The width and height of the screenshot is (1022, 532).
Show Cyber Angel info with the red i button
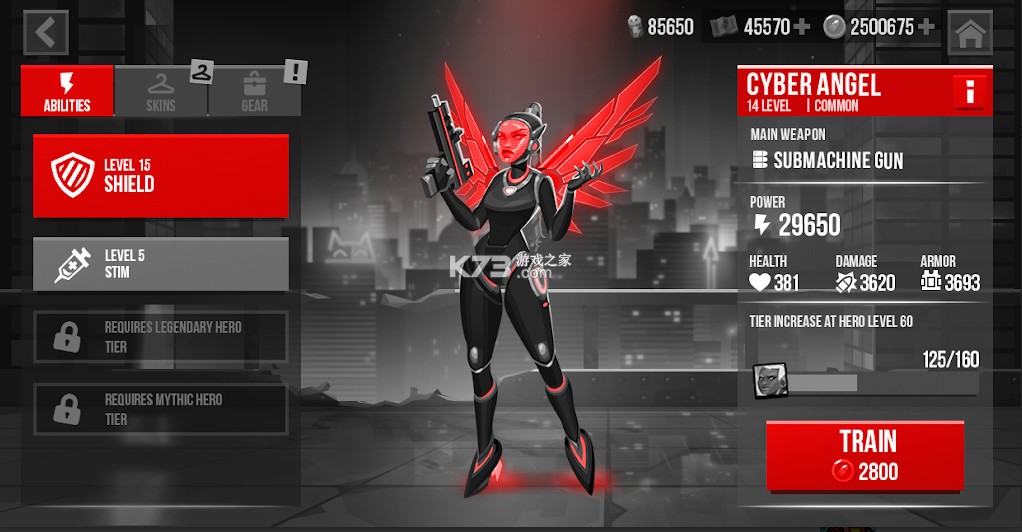pyautogui.click(x=970, y=93)
